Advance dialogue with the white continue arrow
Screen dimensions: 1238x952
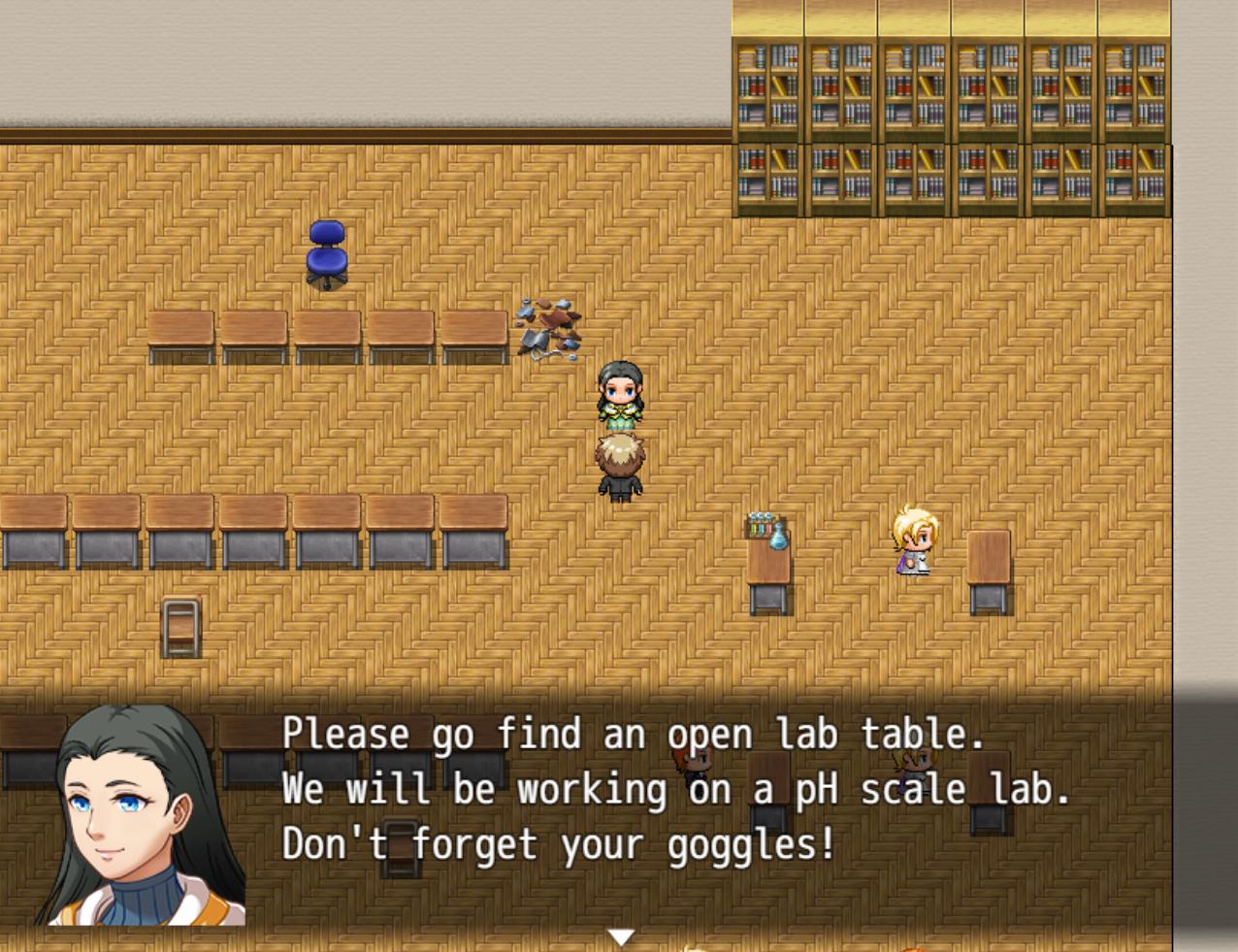[x=621, y=936]
